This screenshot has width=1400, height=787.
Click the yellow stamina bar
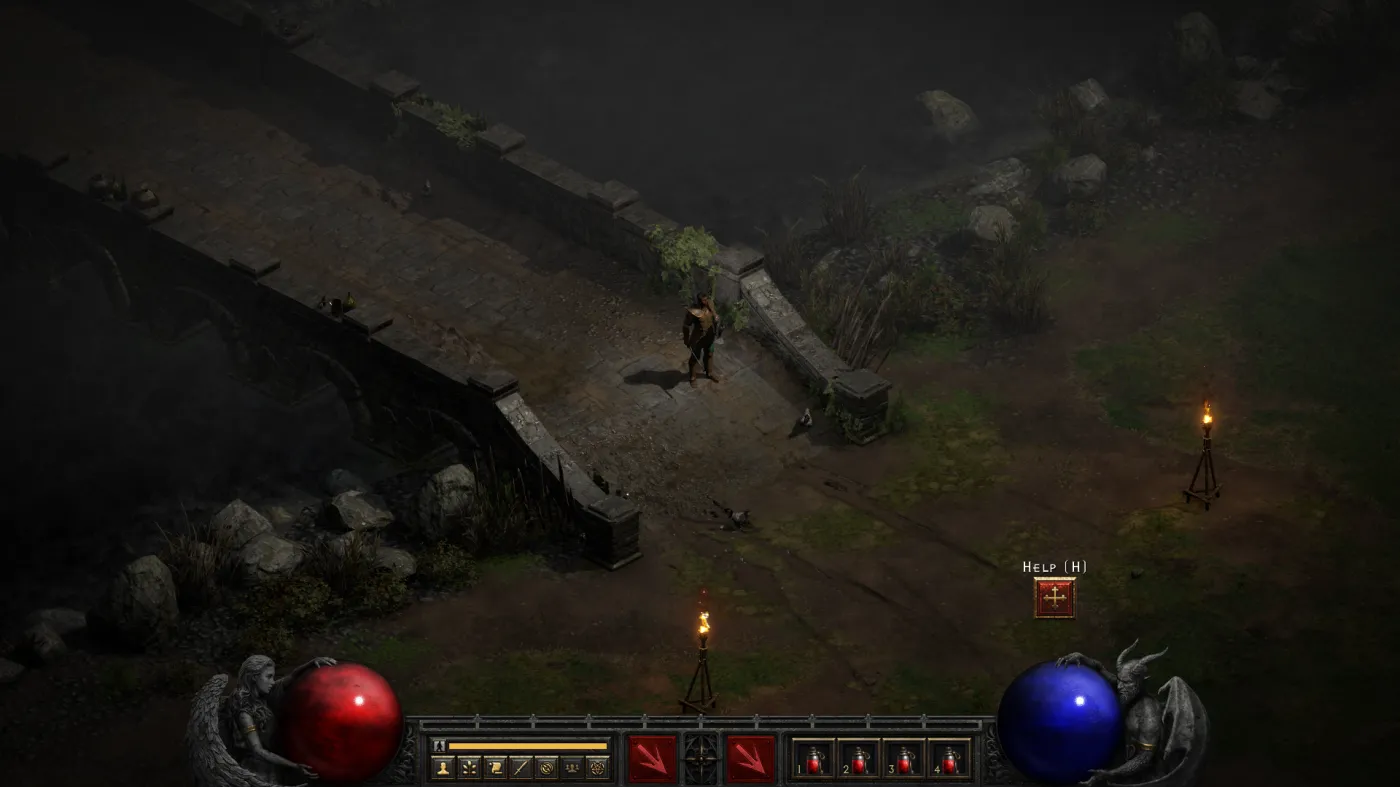click(x=530, y=746)
